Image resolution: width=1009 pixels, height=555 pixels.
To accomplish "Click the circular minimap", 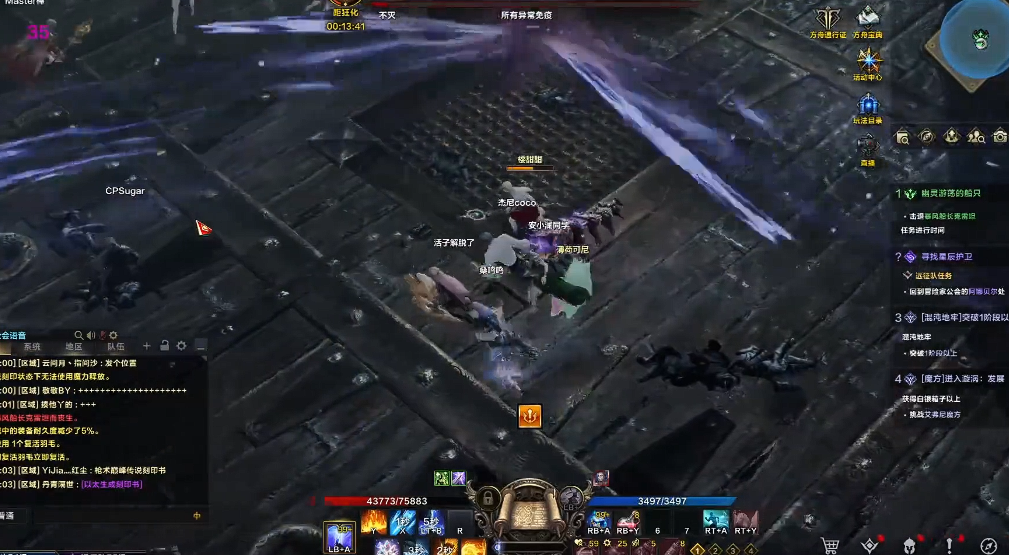I will click(x=978, y=37).
